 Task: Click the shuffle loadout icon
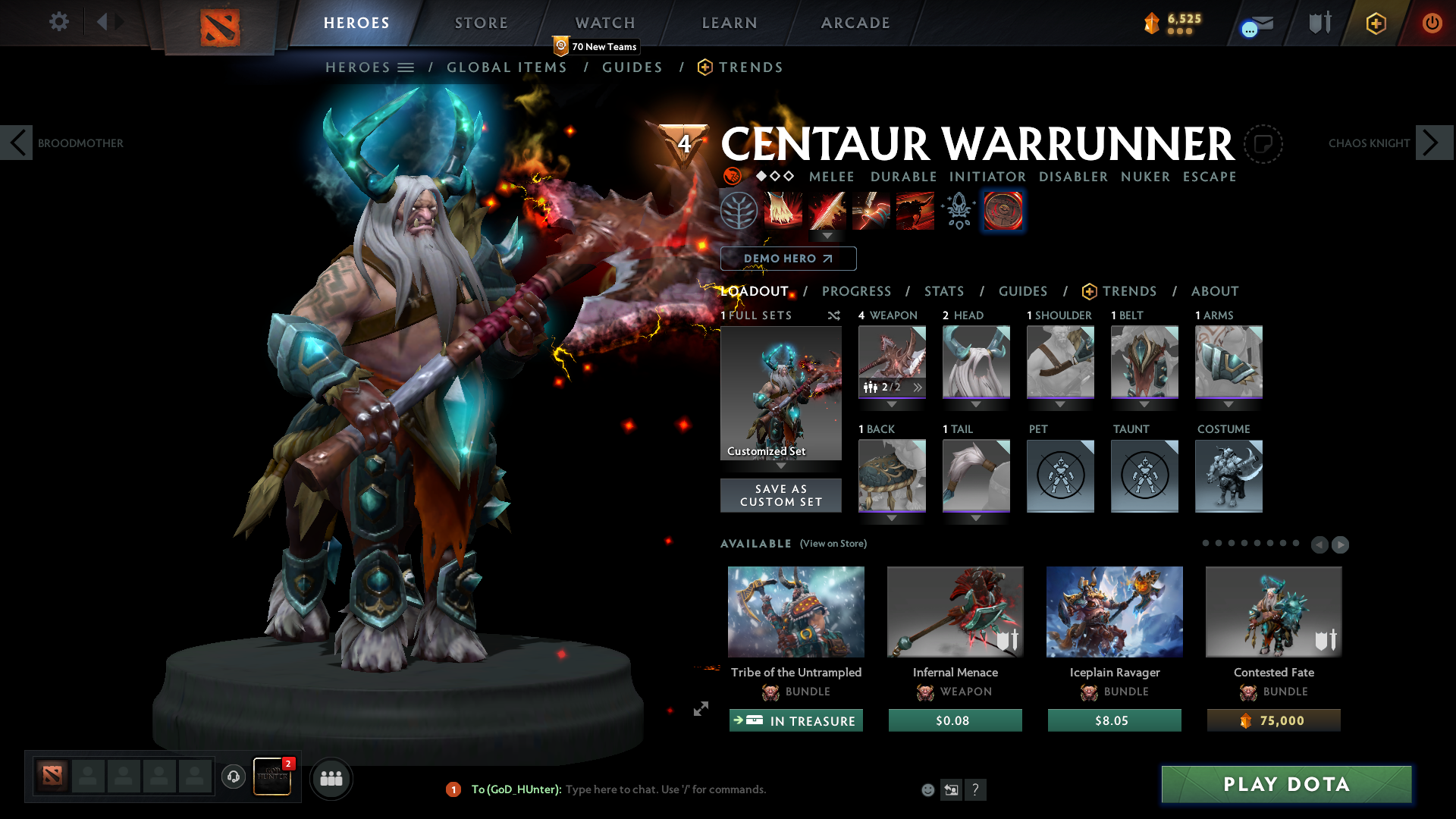point(833,315)
